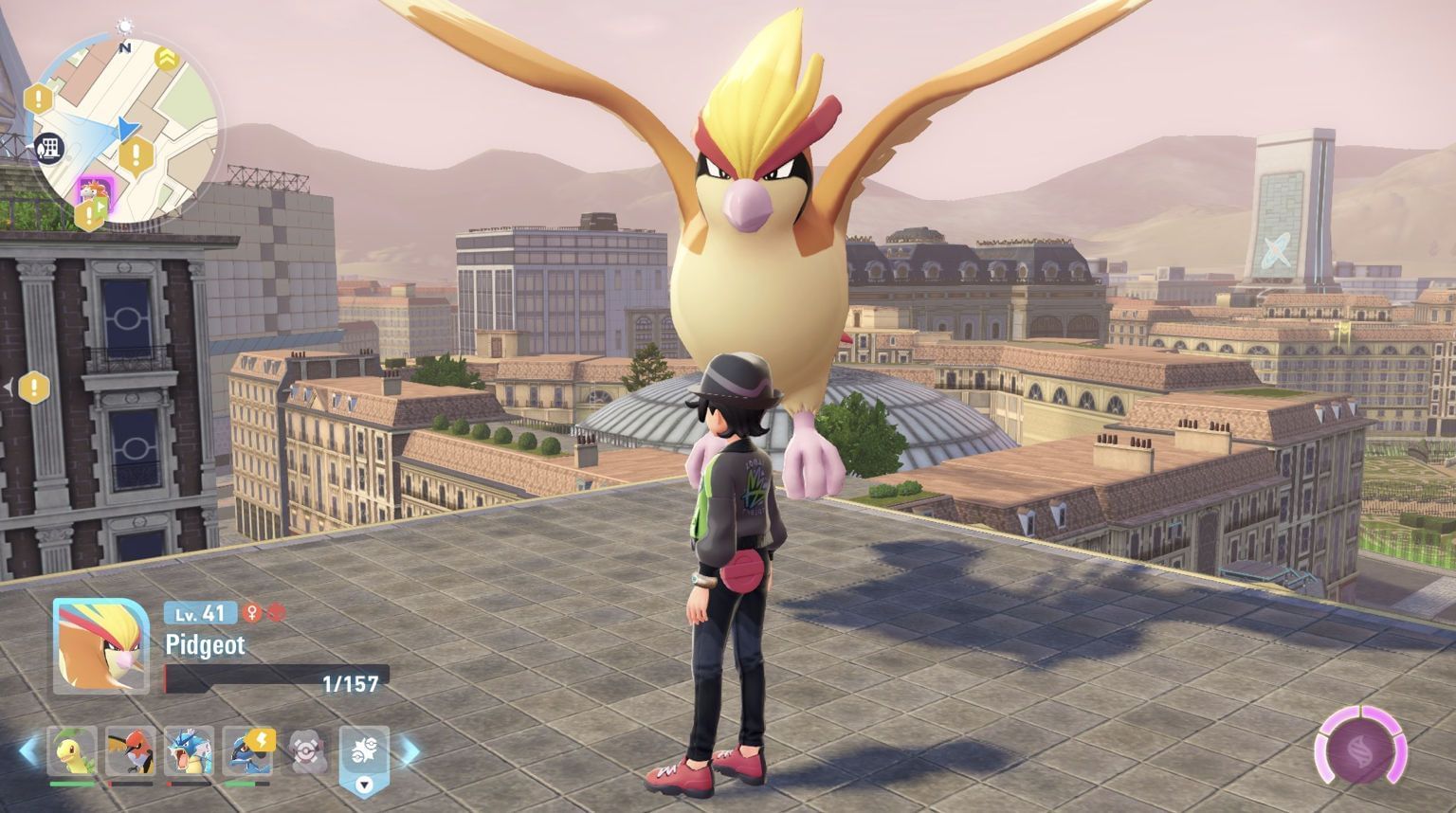Switch to Bayleef in the party bar
The image size is (1456, 813).
click(x=73, y=751)
